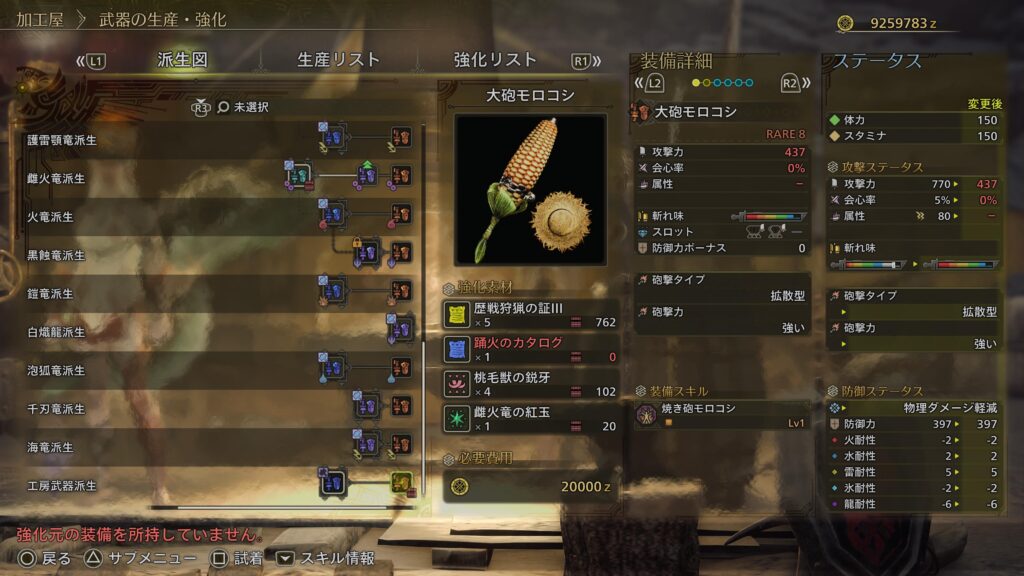Select the 踊火のカタログ material row
Viewport: 1024px width, 576px height.
point(530,349)
